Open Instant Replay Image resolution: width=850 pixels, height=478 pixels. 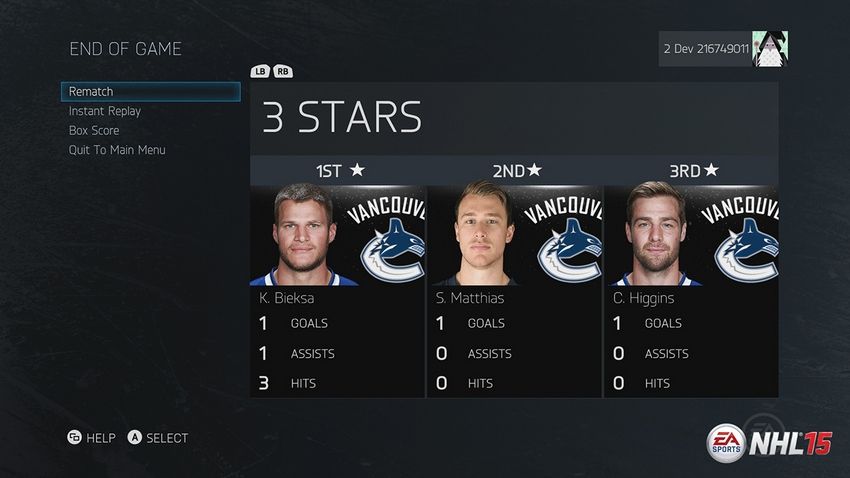click(105, 111)
